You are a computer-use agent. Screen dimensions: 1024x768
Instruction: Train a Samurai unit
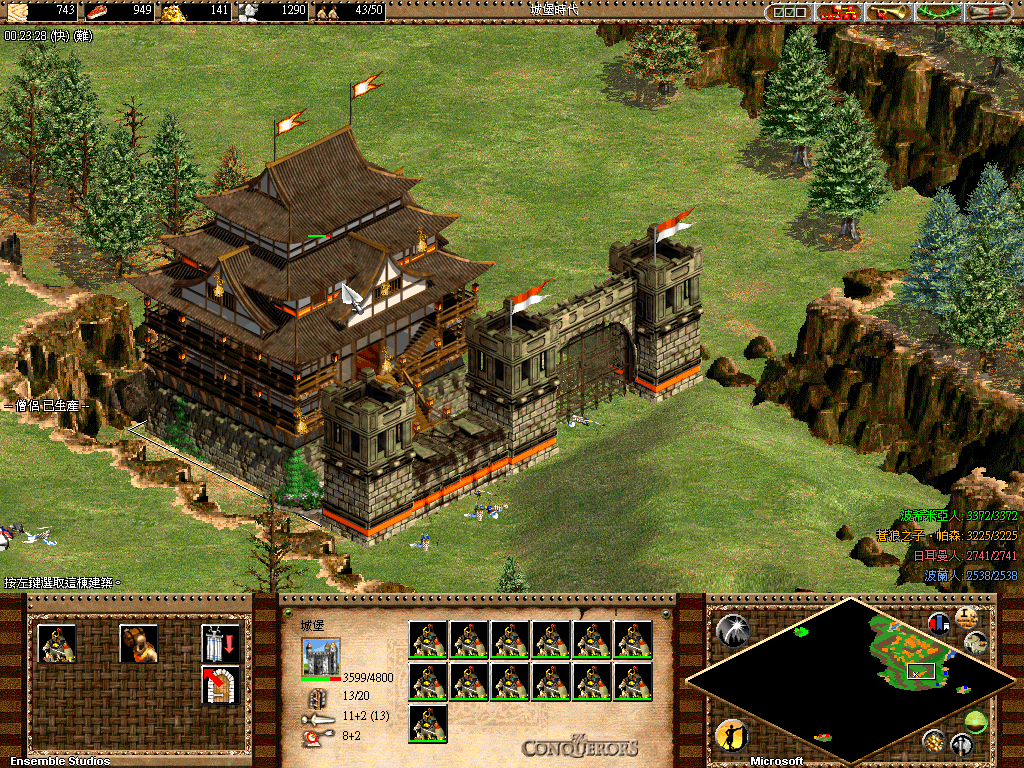pos(56,644)
